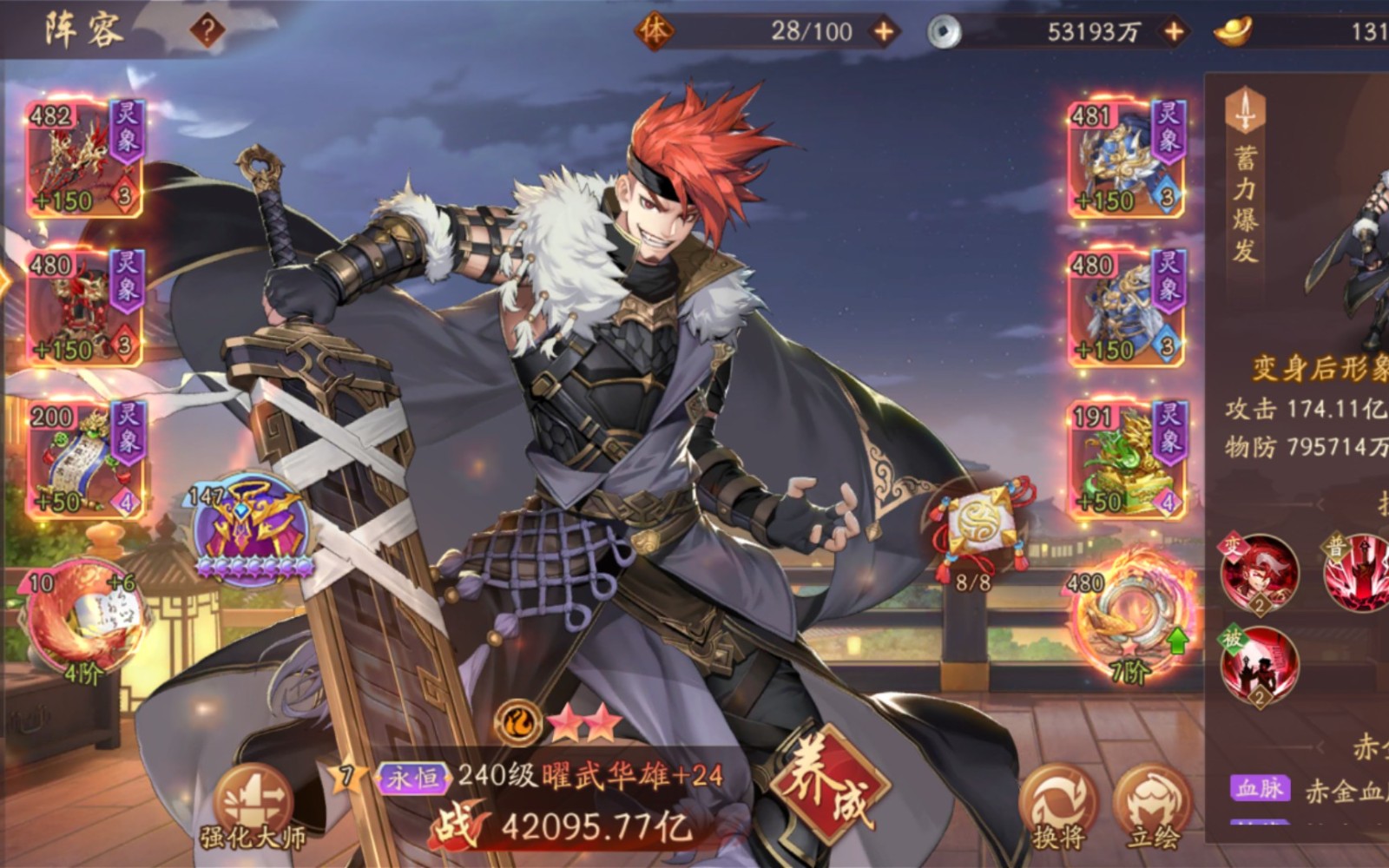Select the 血脉 bloodline tag
Screen dimensions: 1389x868
1260,788
